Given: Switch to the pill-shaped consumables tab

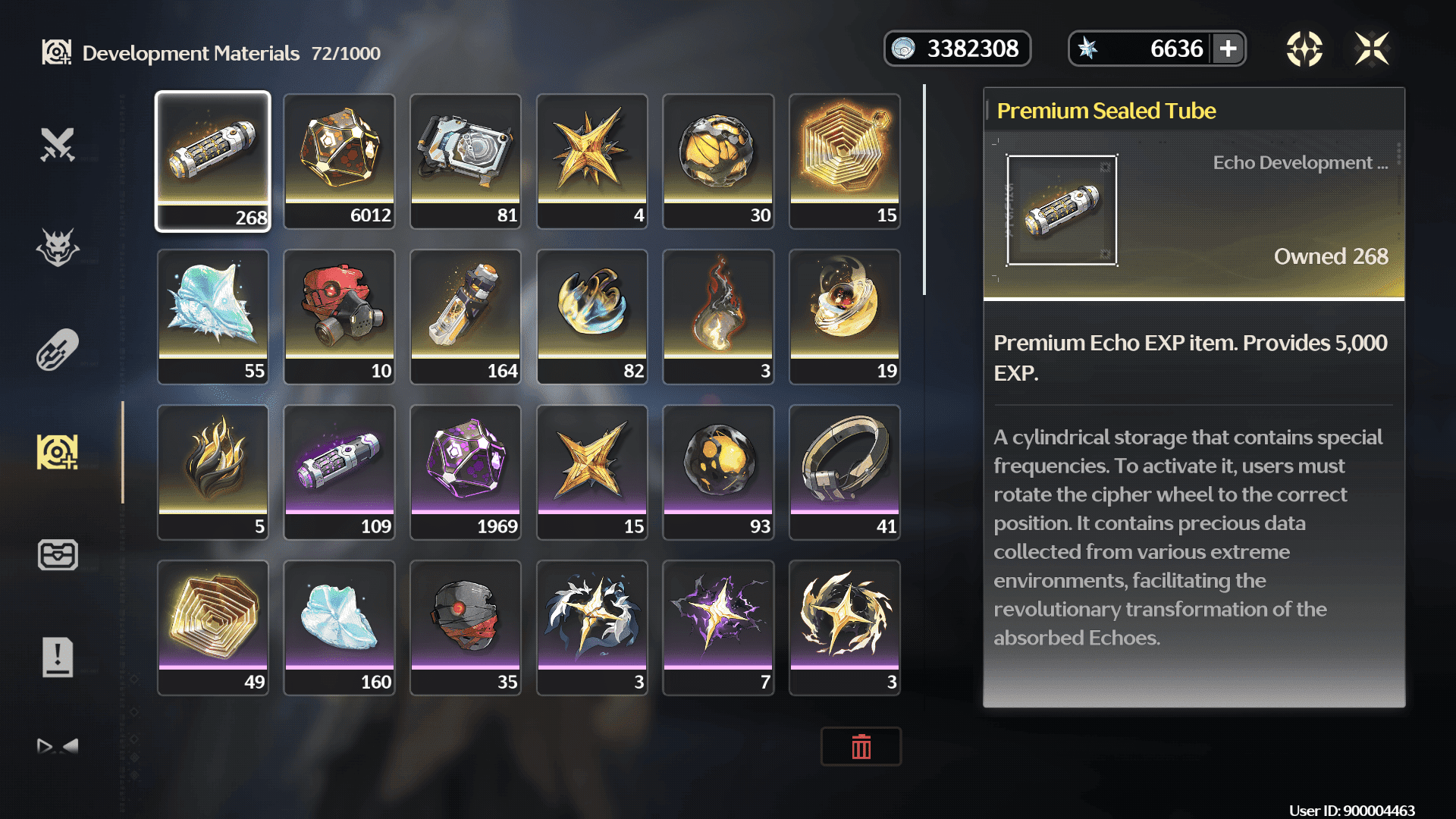Looking at the screenshot, I should 58,350.
